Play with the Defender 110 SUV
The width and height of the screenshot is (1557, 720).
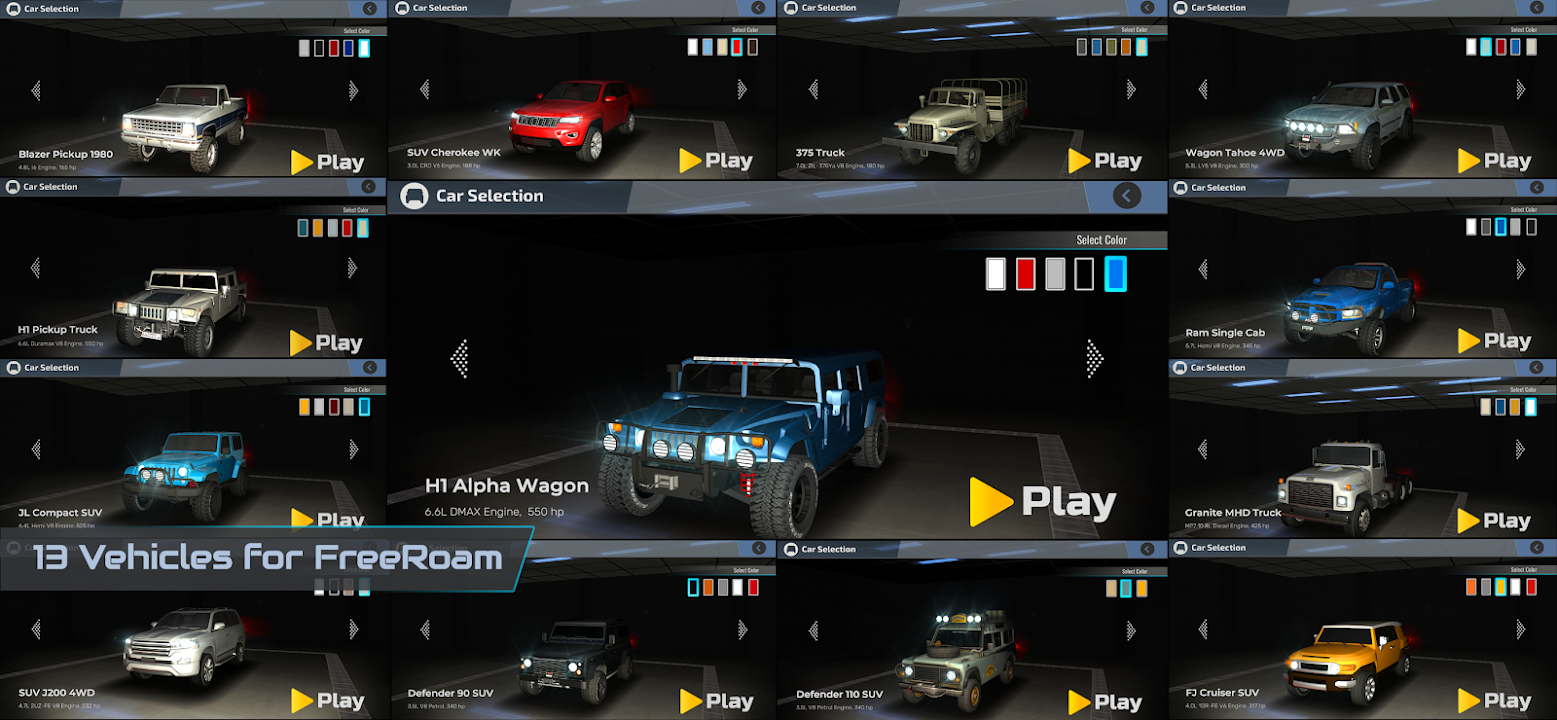(1105, 702)
